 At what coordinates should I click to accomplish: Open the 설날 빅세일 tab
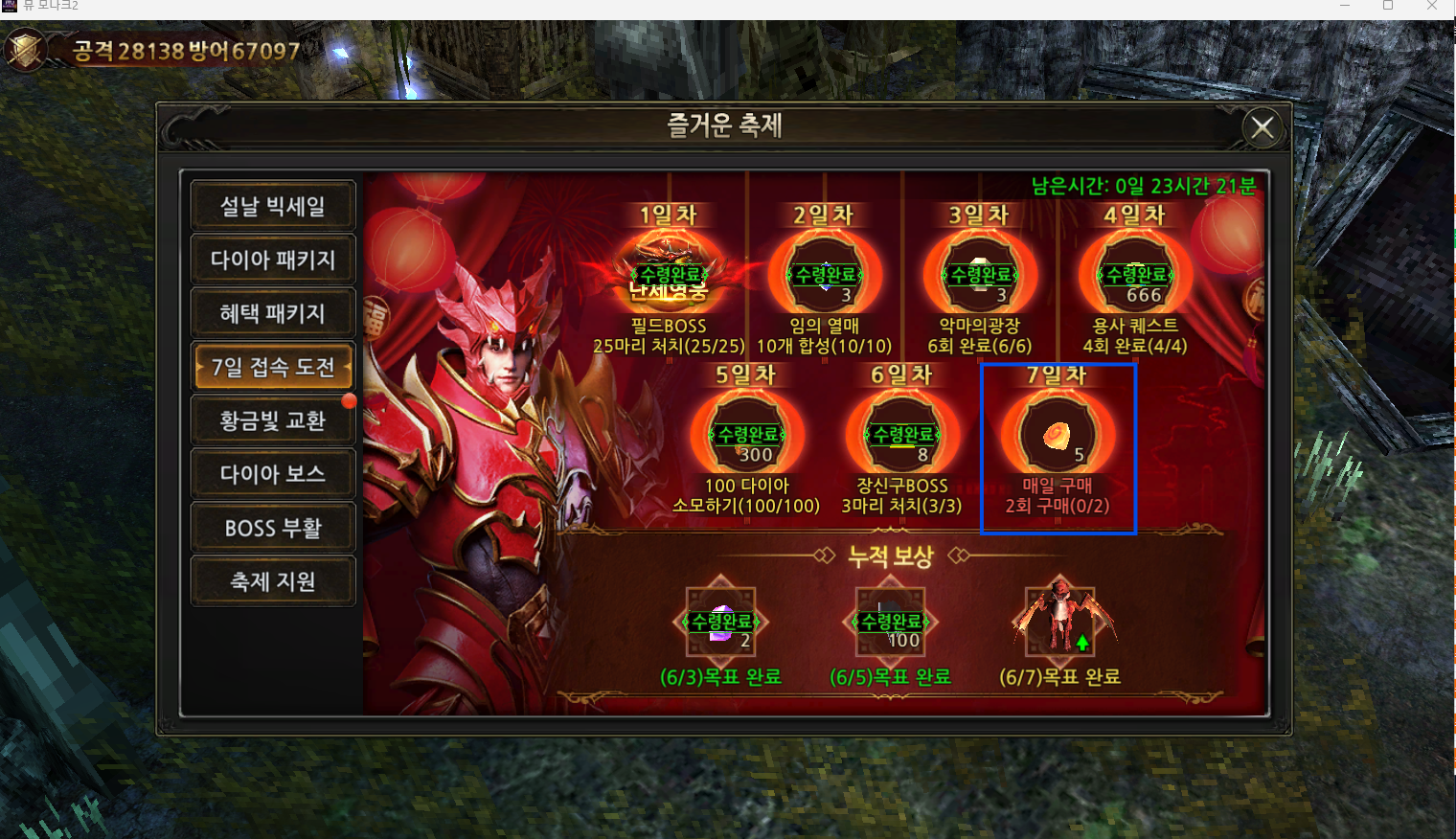point(273,206)
